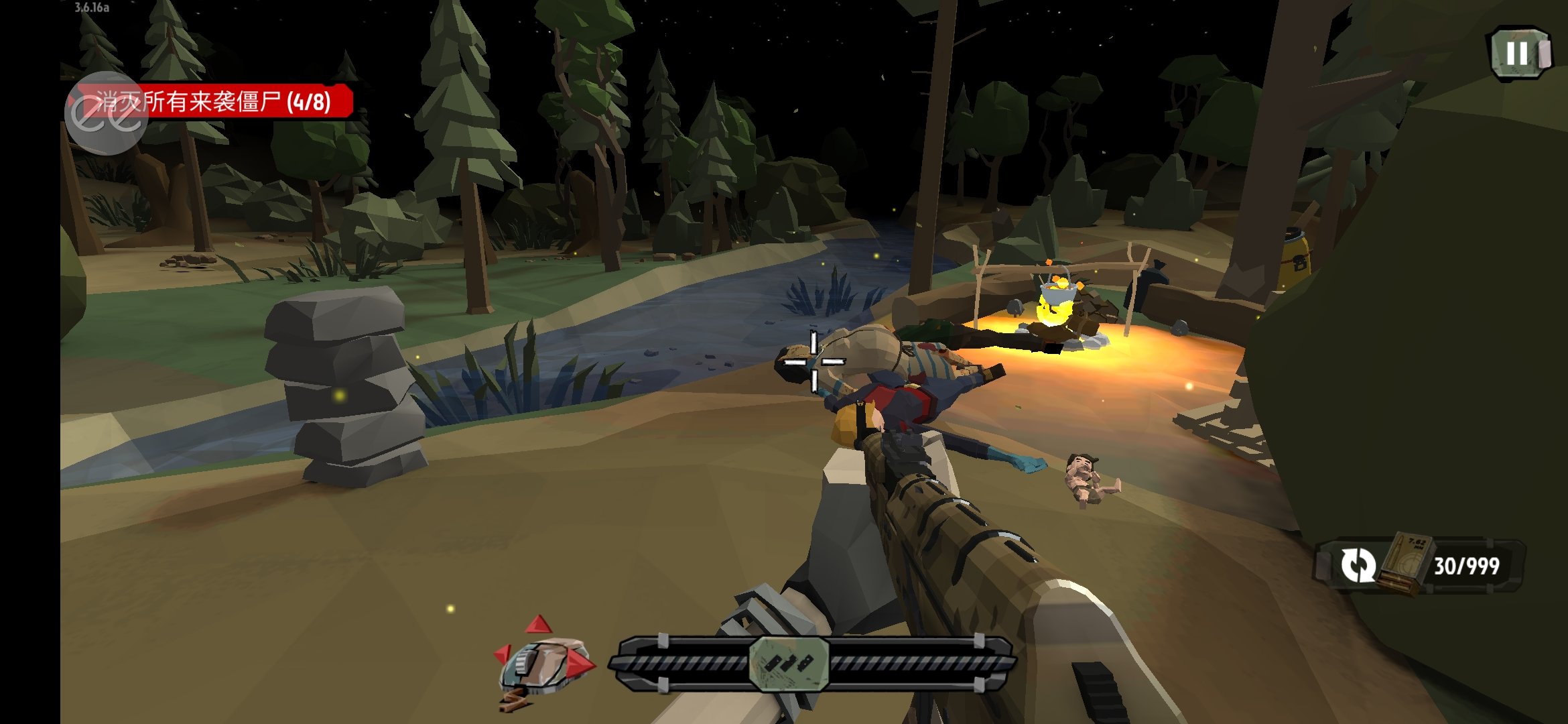Pause the game with the top-right button

pyautogui.click(x=1519, y=54)
